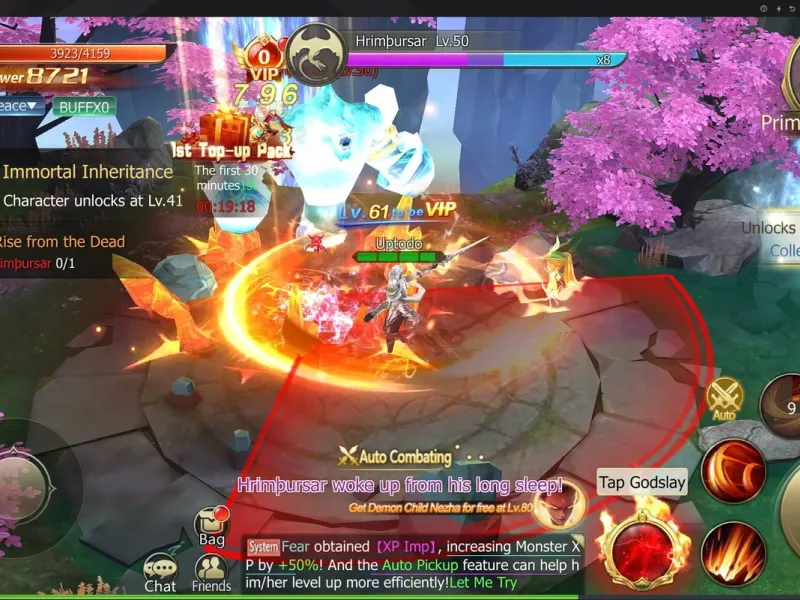Click the "Let Me Try" link
The width and height of the screenshot is (800, 600).
(x=485, y=582)
